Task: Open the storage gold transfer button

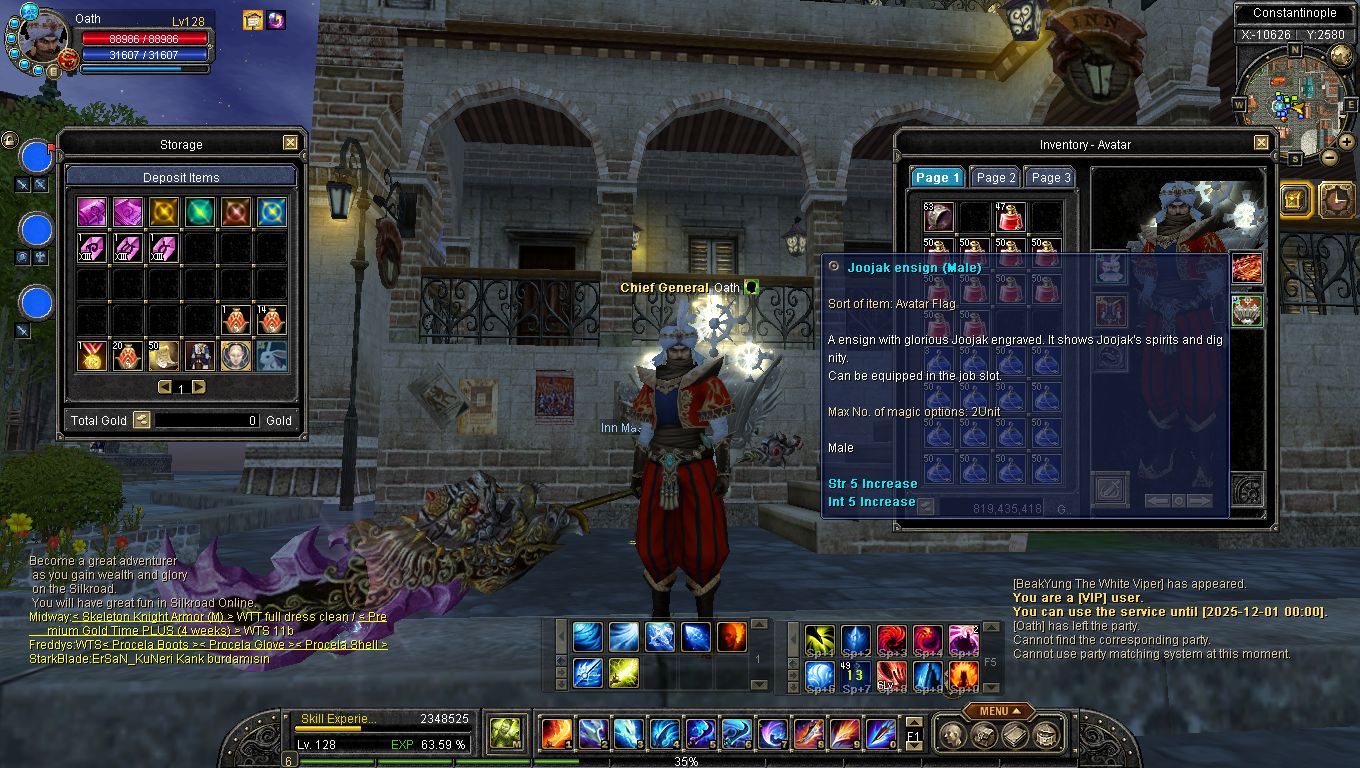Action: (x=141, y=420)
